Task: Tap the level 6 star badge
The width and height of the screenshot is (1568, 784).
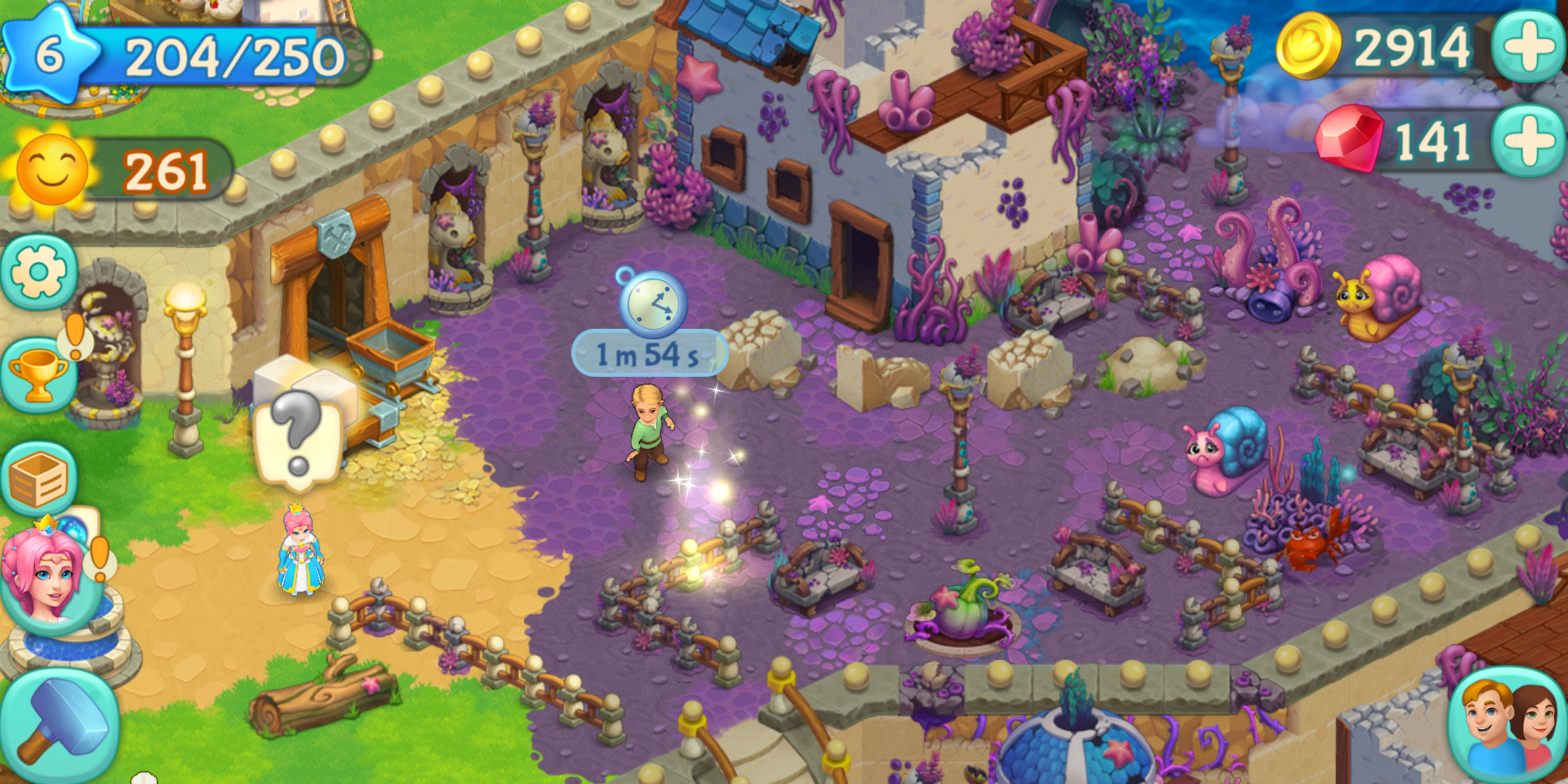Action: click(x=49, y=52)
